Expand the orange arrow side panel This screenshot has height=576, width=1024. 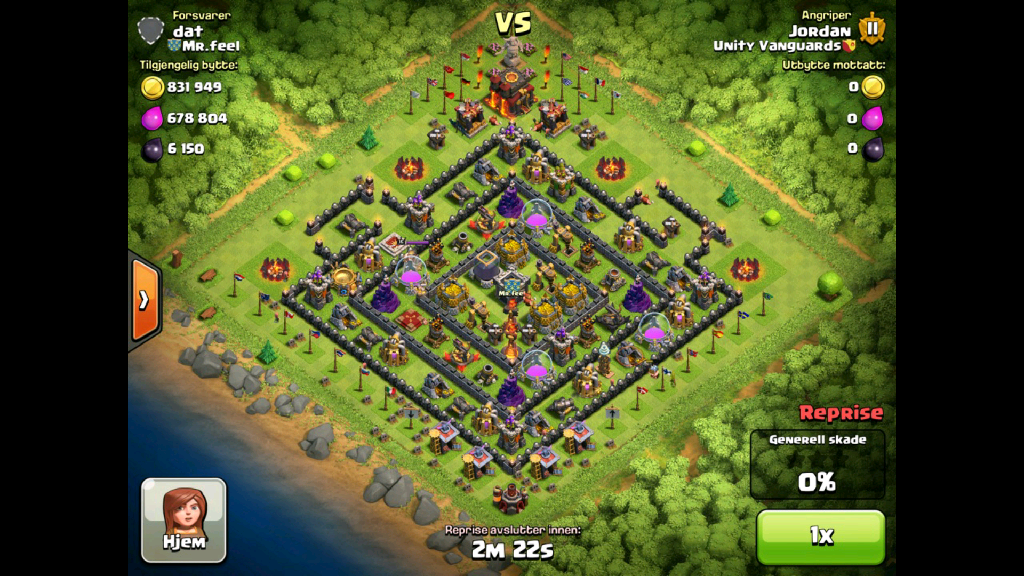144,299
